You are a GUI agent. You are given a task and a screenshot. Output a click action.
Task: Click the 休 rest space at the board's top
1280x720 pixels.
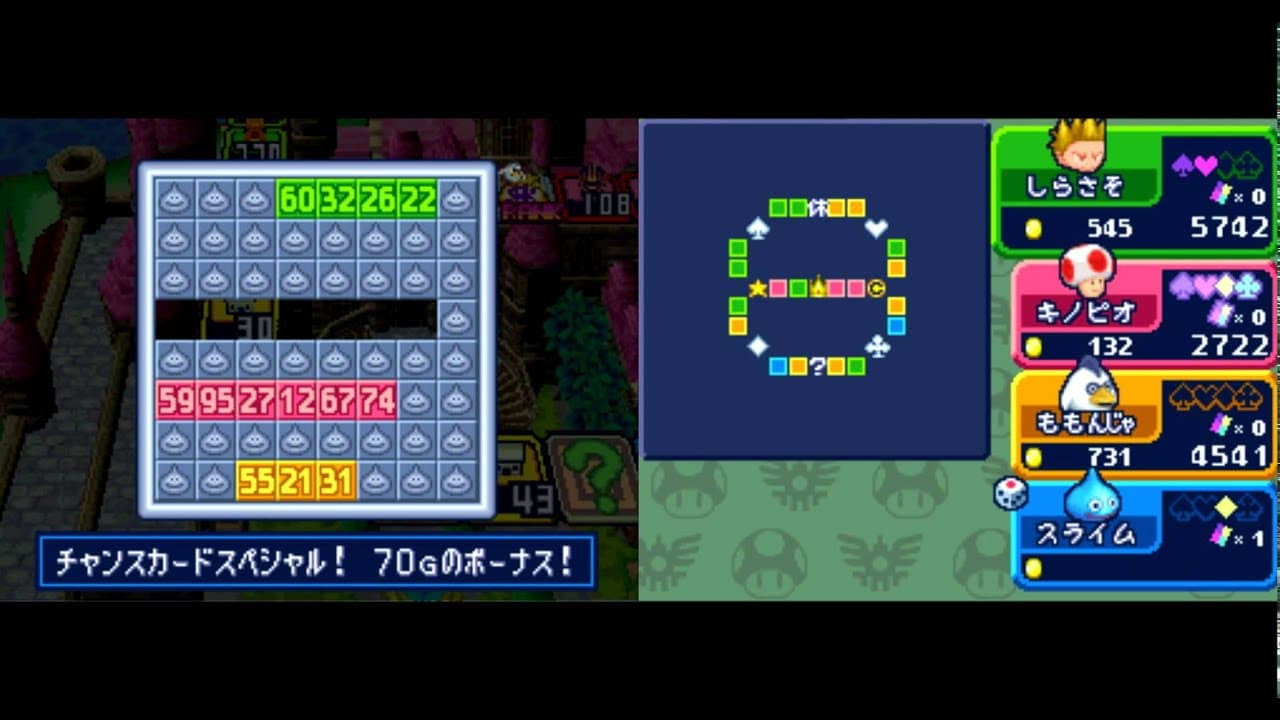point(820,206)
